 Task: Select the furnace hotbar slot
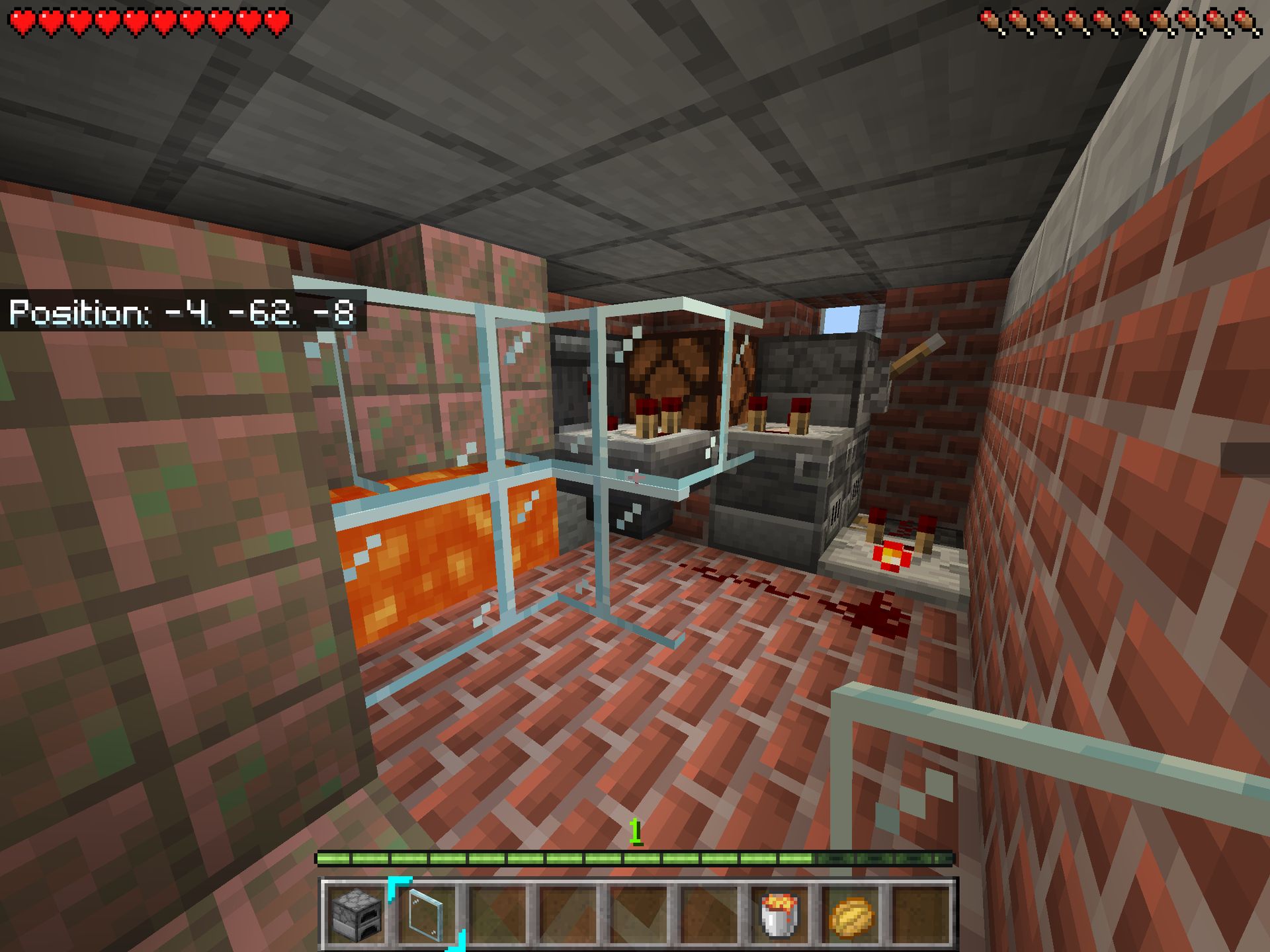pyautogui.click(x=357, y=915)
